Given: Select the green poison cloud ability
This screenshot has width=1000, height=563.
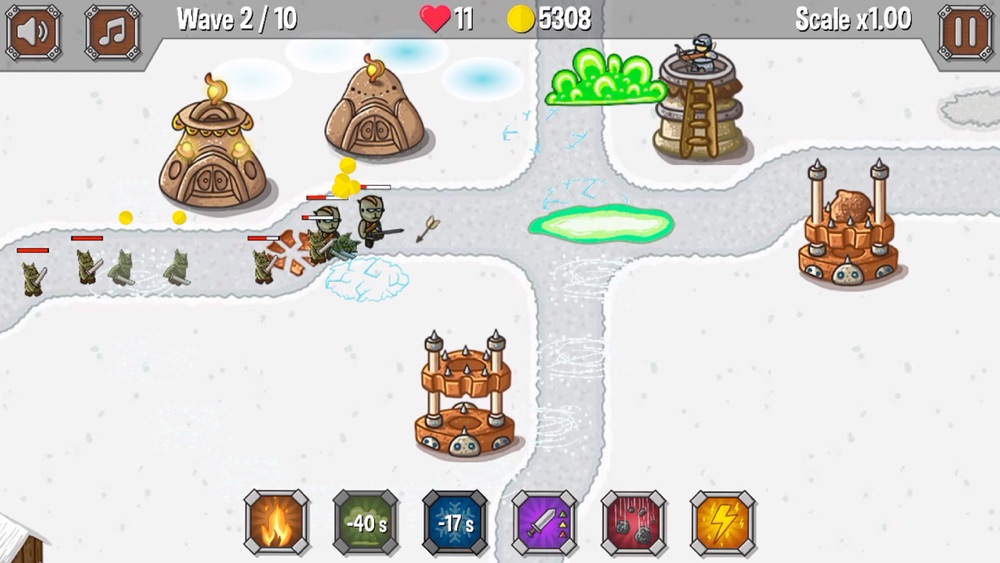Looking at the screenshot, I should click(x=365, y=523).
